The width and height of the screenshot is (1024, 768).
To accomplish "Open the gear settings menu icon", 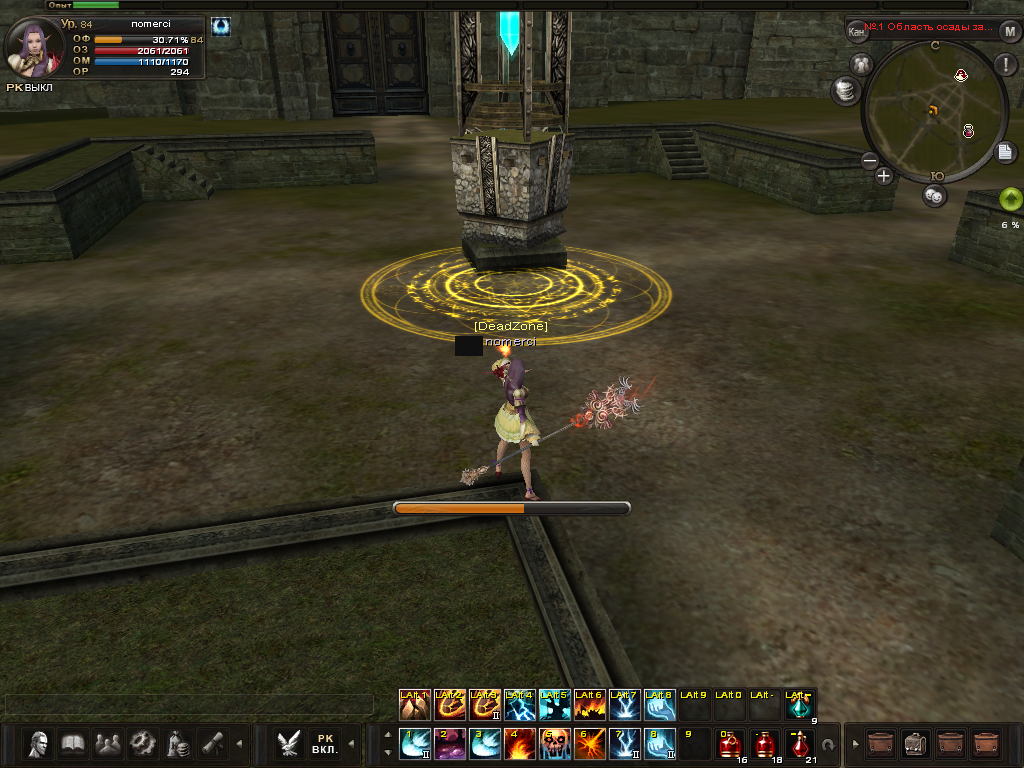I will [x=143, y=743].
